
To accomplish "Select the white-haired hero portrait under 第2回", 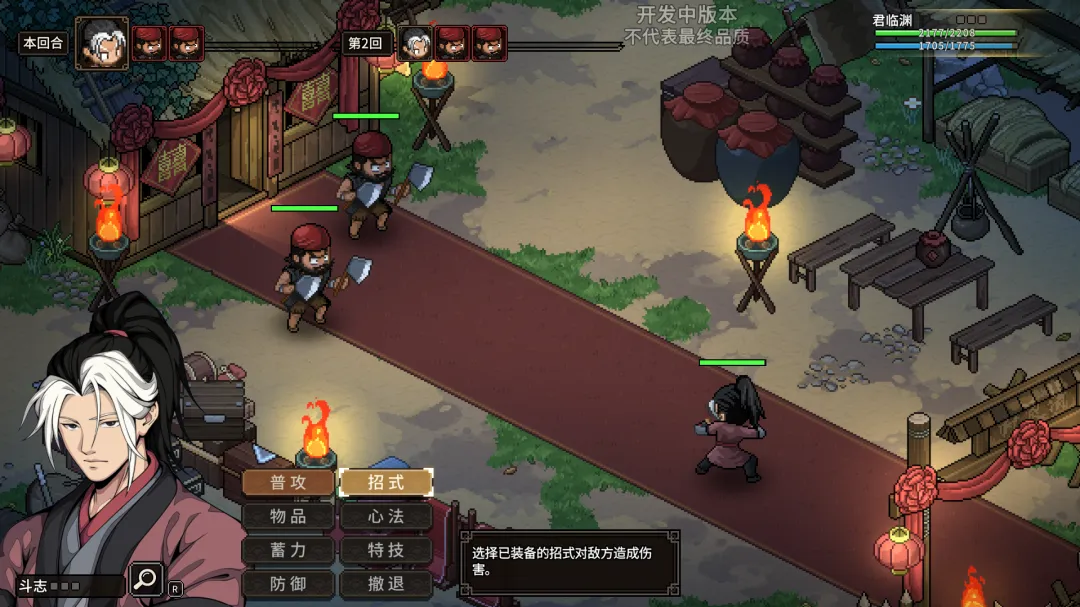I will coord(414,43).
